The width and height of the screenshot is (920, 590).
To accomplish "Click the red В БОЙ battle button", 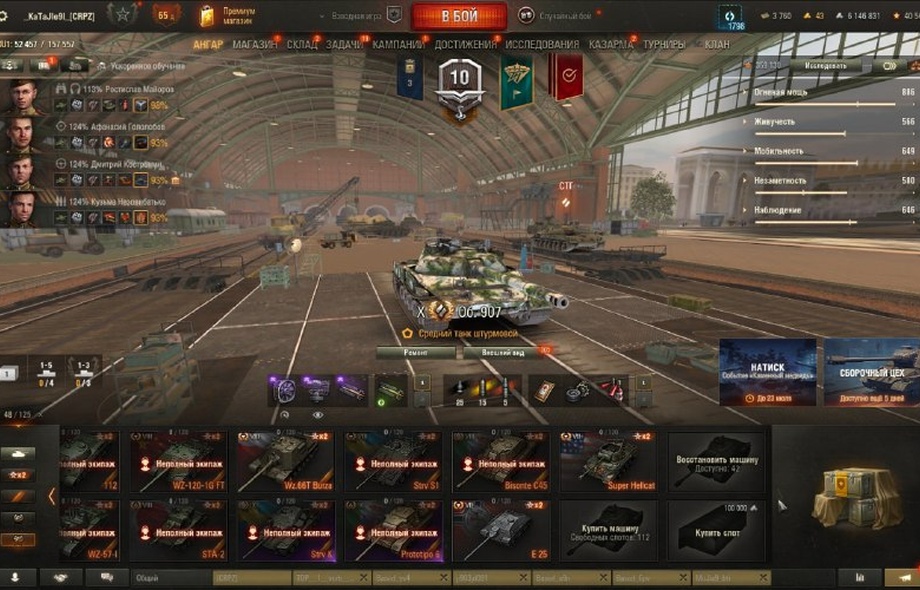I will [x=460, y=15].
